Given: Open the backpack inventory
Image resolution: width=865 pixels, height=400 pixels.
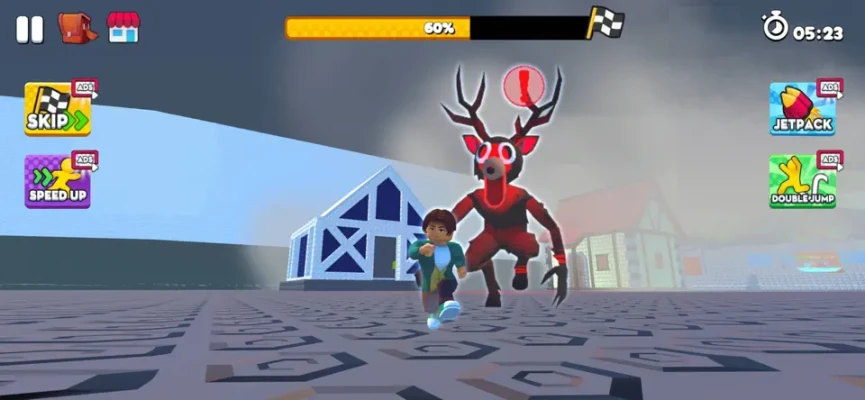Looking at the screenshot, I should [76, 27].
